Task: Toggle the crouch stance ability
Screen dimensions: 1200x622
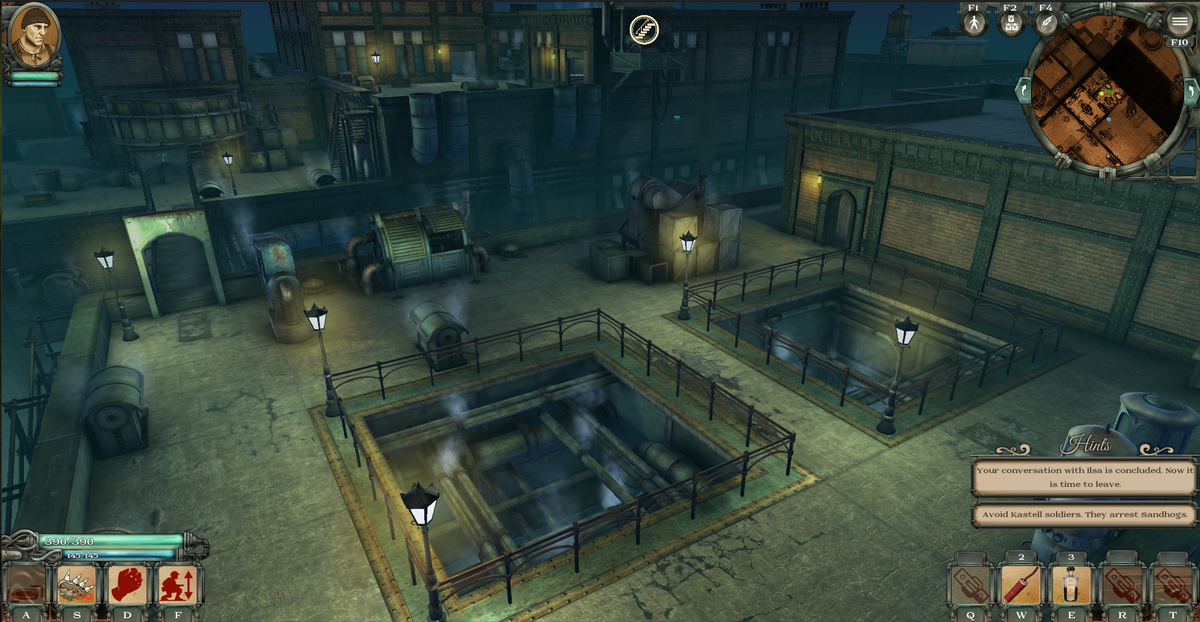Action: click(x=178, y=585)
